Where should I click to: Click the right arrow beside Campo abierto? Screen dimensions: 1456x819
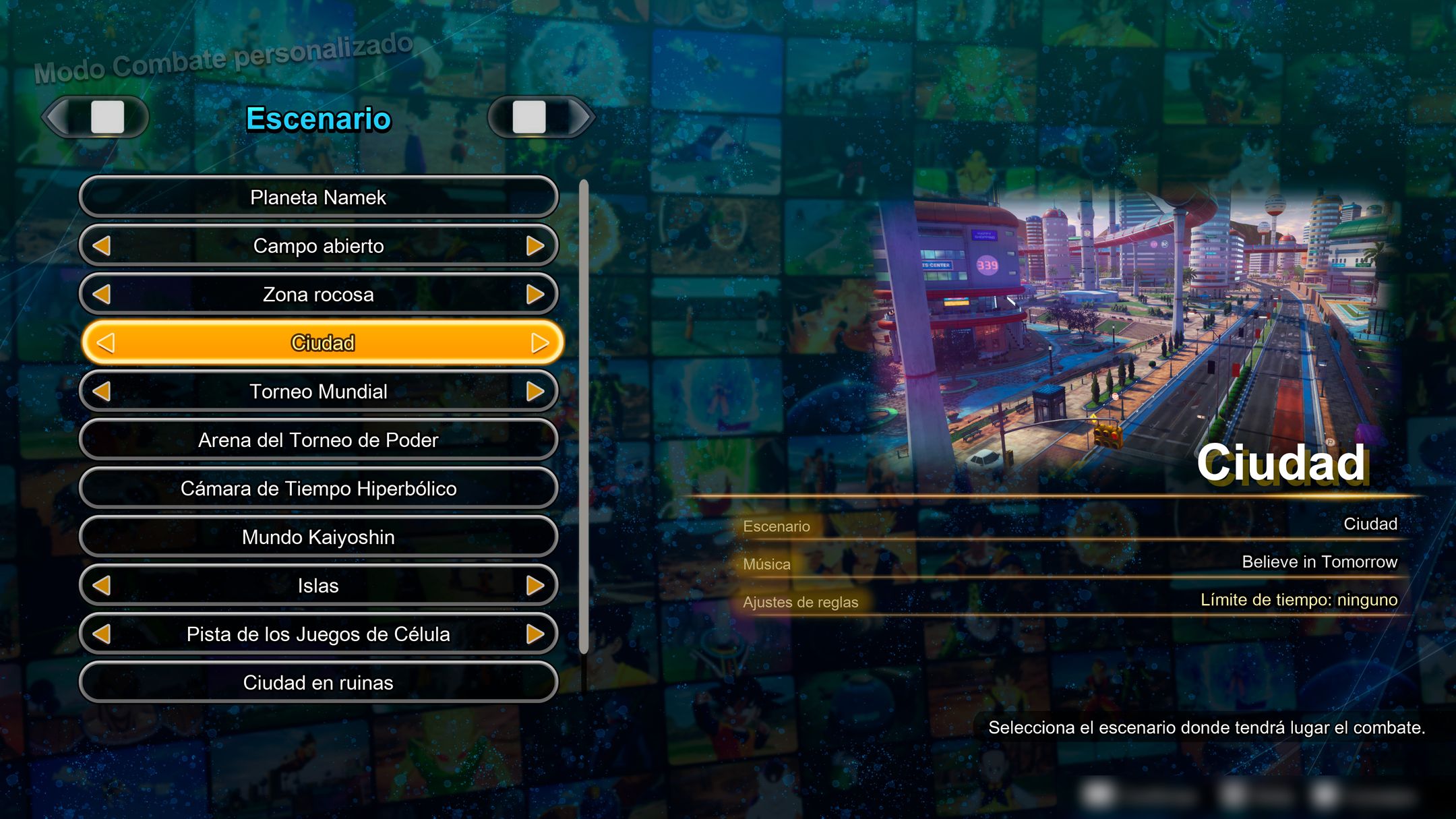(x=536, y=246)
